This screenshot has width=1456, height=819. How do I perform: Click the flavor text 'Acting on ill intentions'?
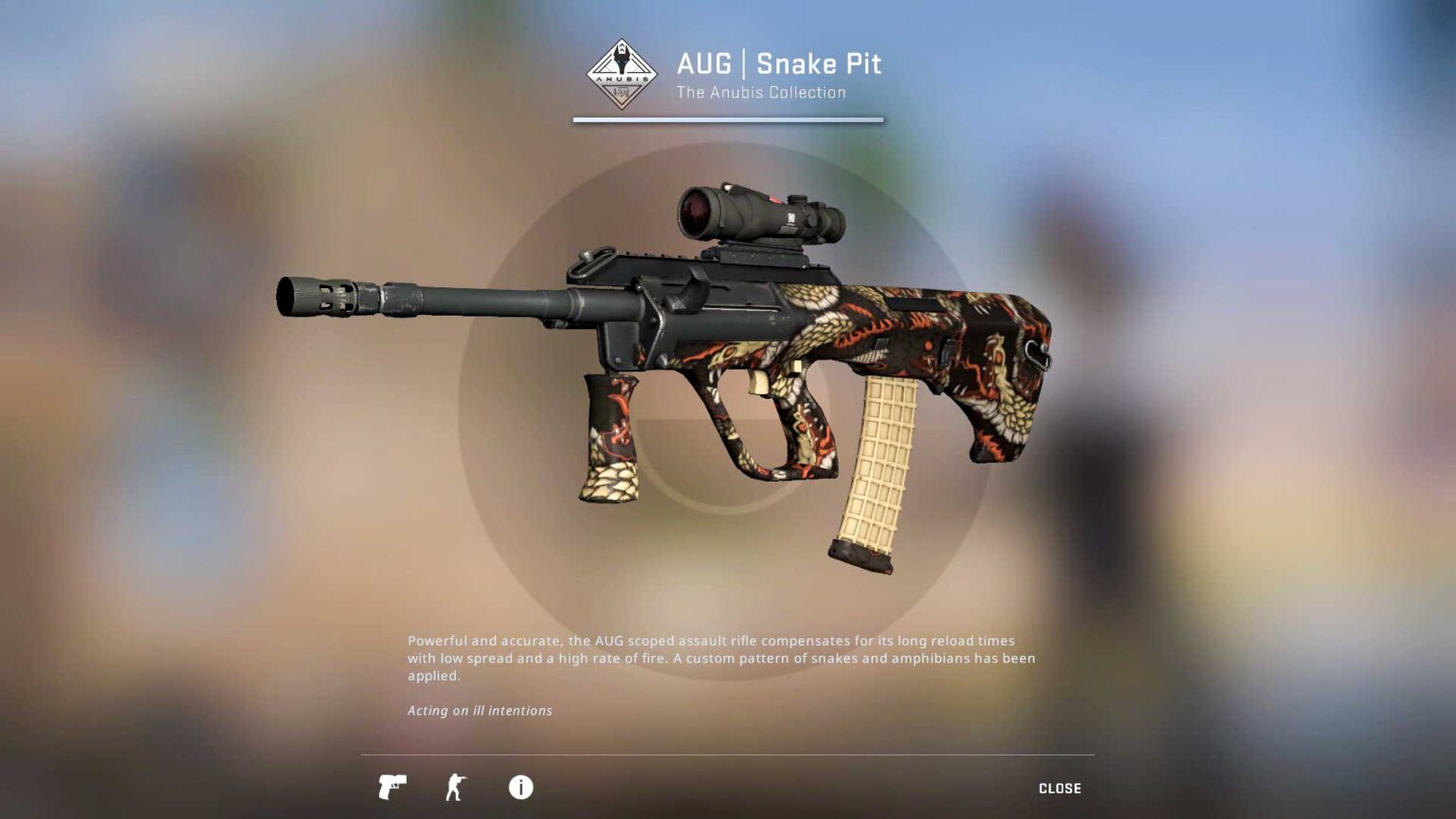479,710
